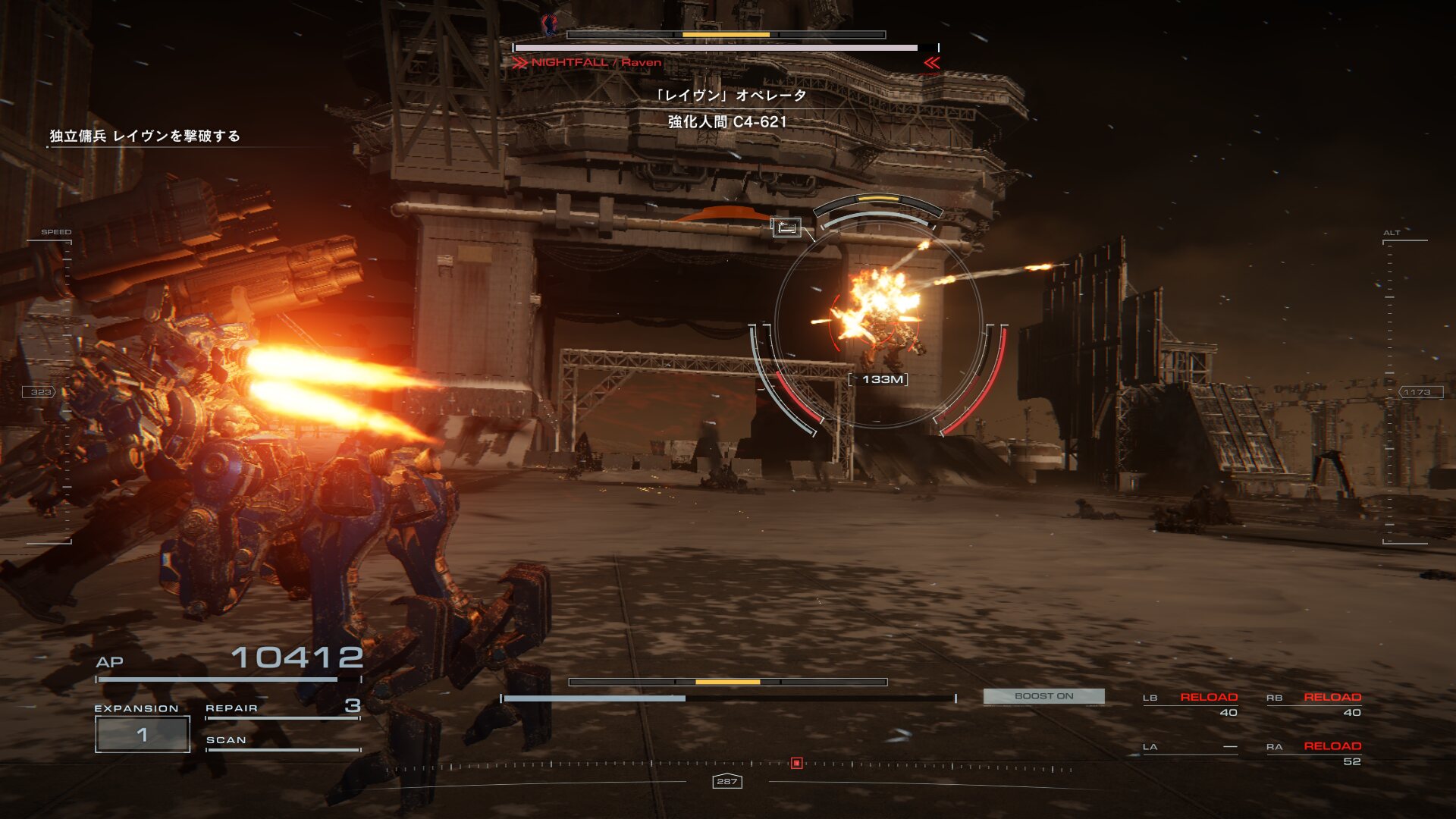This screenshot has width=1456, height=819.
Task: Toggle the Boost On indicator
Action: tap(1043, 696)
